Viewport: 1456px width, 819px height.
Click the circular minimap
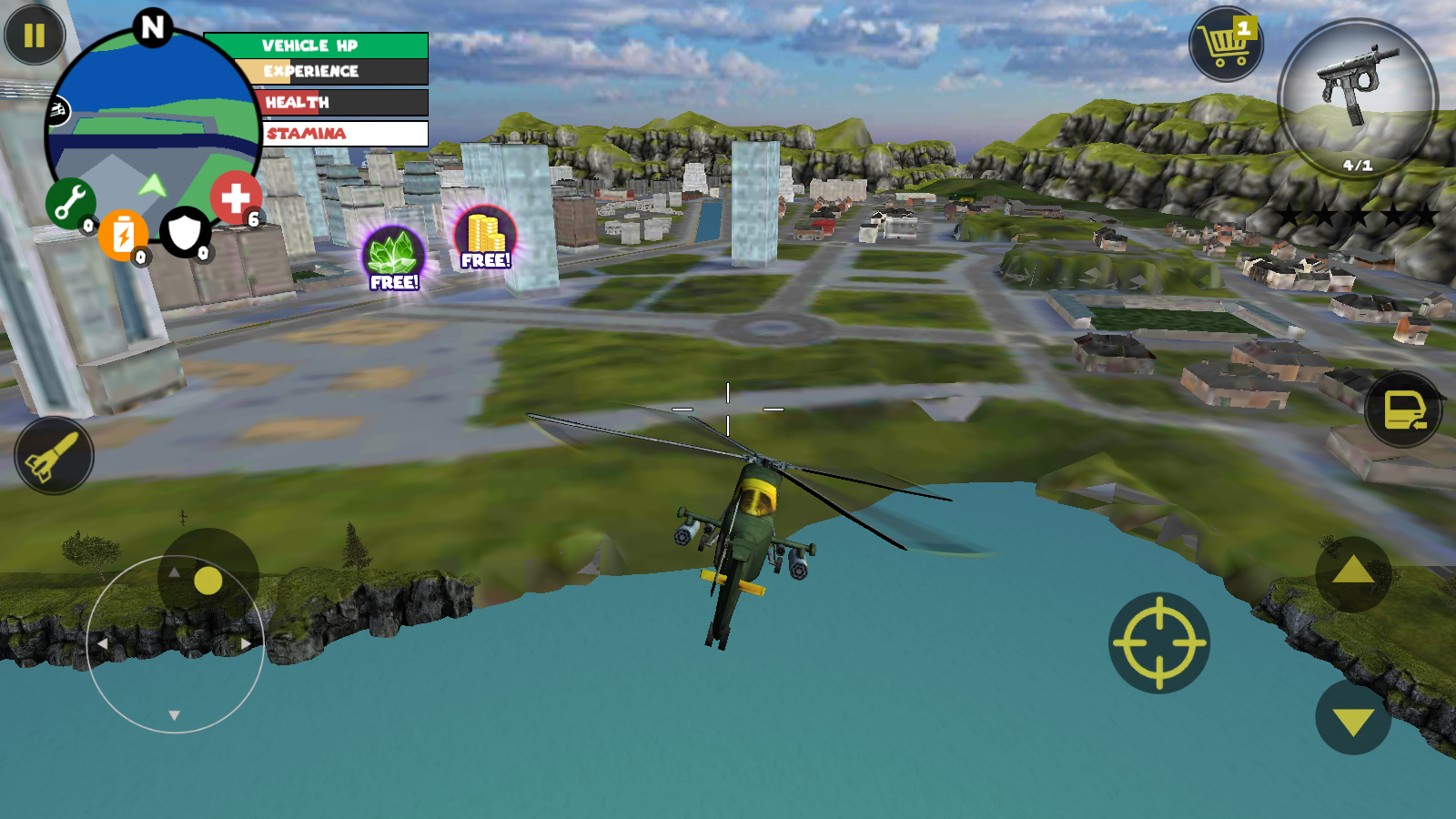coord(152,127)
